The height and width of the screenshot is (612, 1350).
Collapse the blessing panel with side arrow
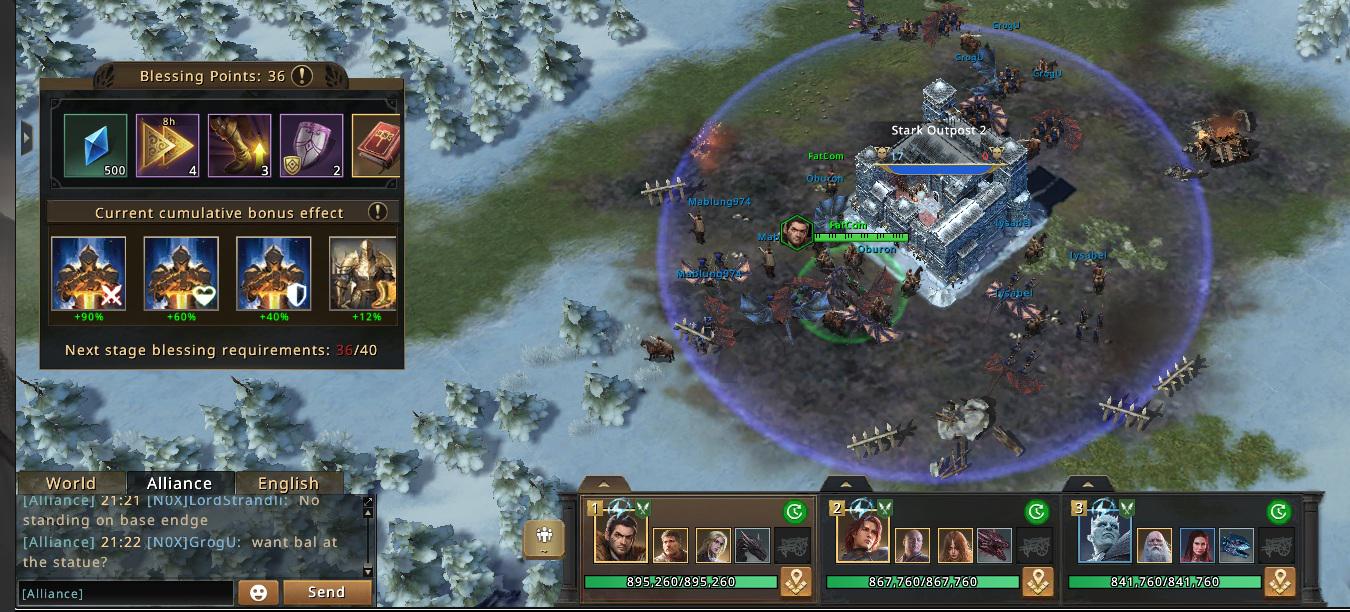click(x=27, y=137)
